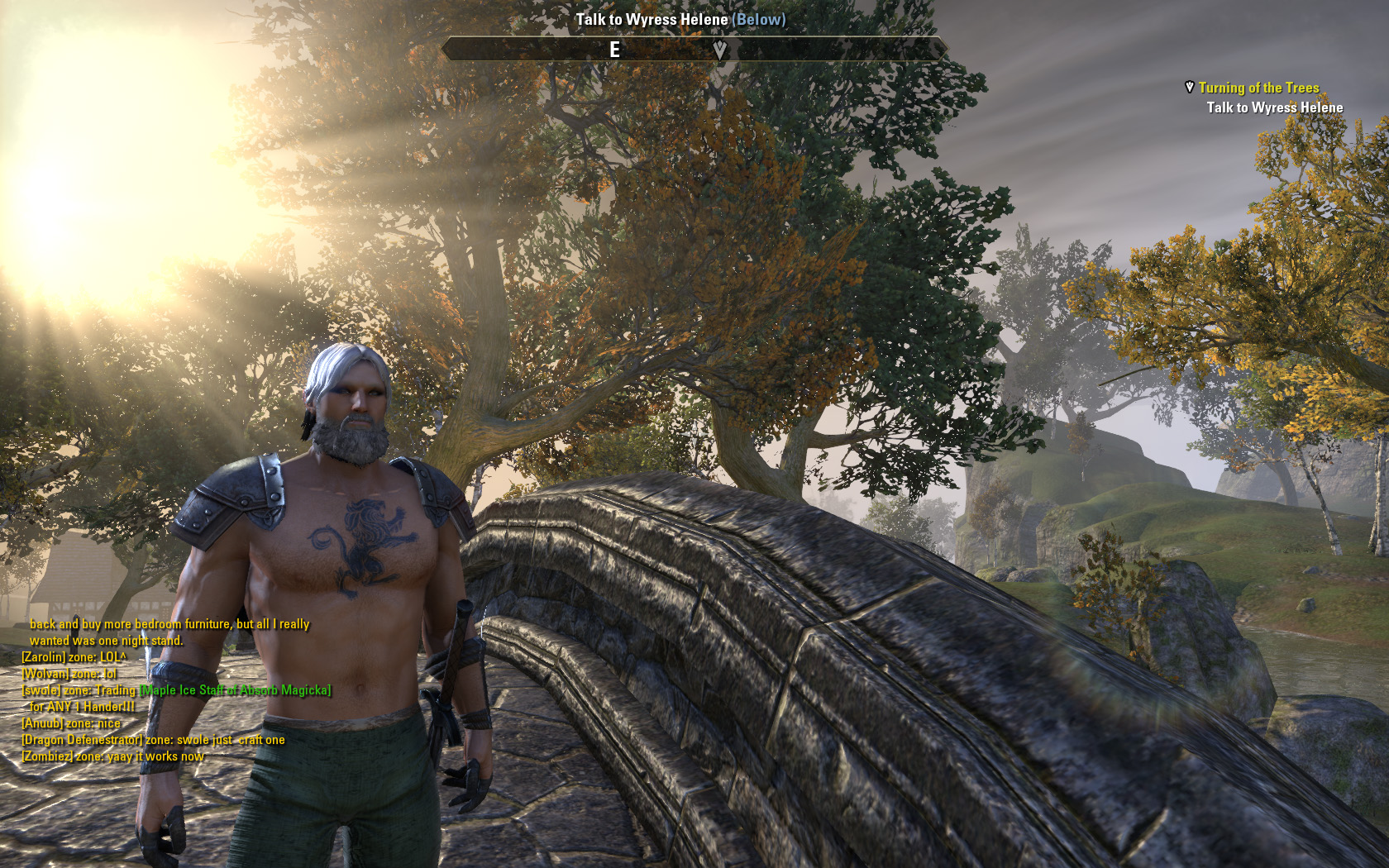Click Wolvan's name in the chat log

pos(45,674)
